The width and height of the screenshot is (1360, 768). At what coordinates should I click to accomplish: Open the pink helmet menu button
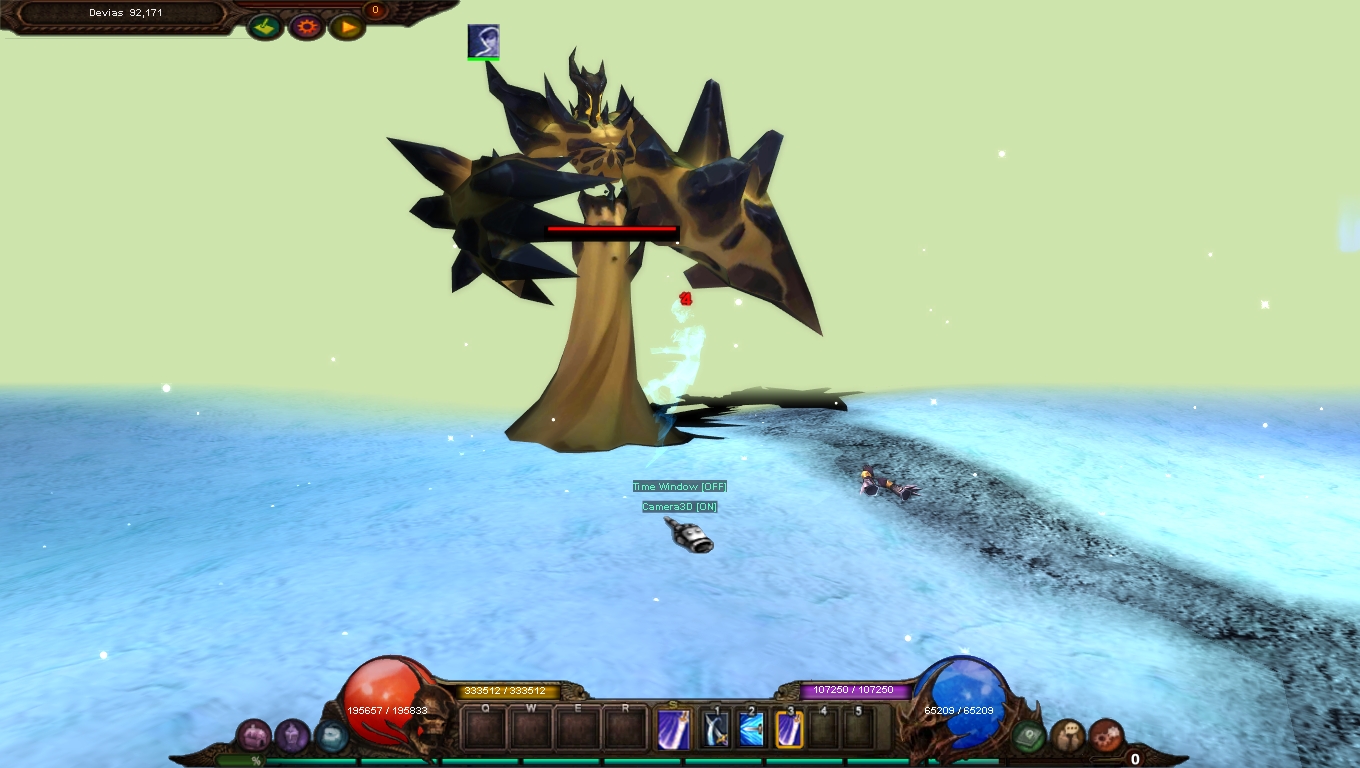tap(253, 736)
